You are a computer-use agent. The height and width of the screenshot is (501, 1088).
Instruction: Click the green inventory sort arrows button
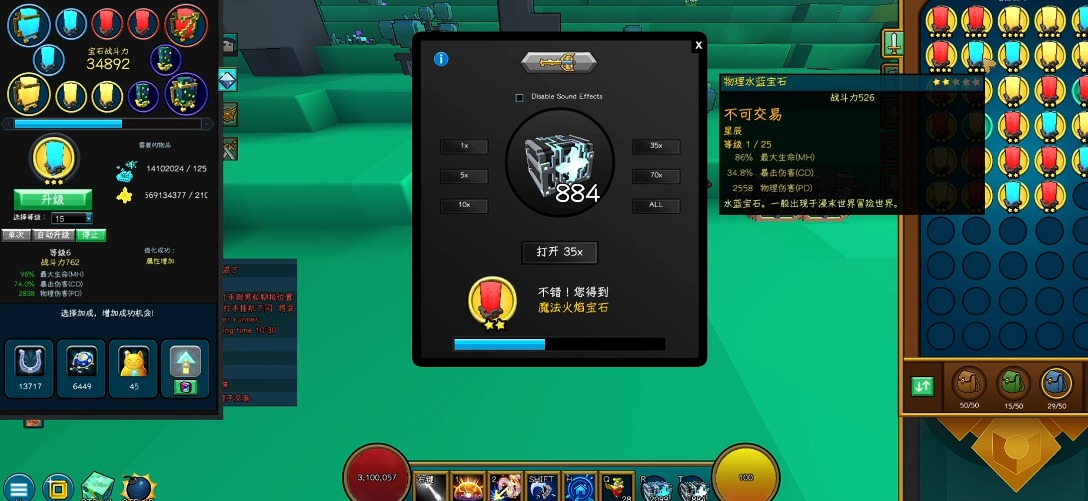click(922, 385)
